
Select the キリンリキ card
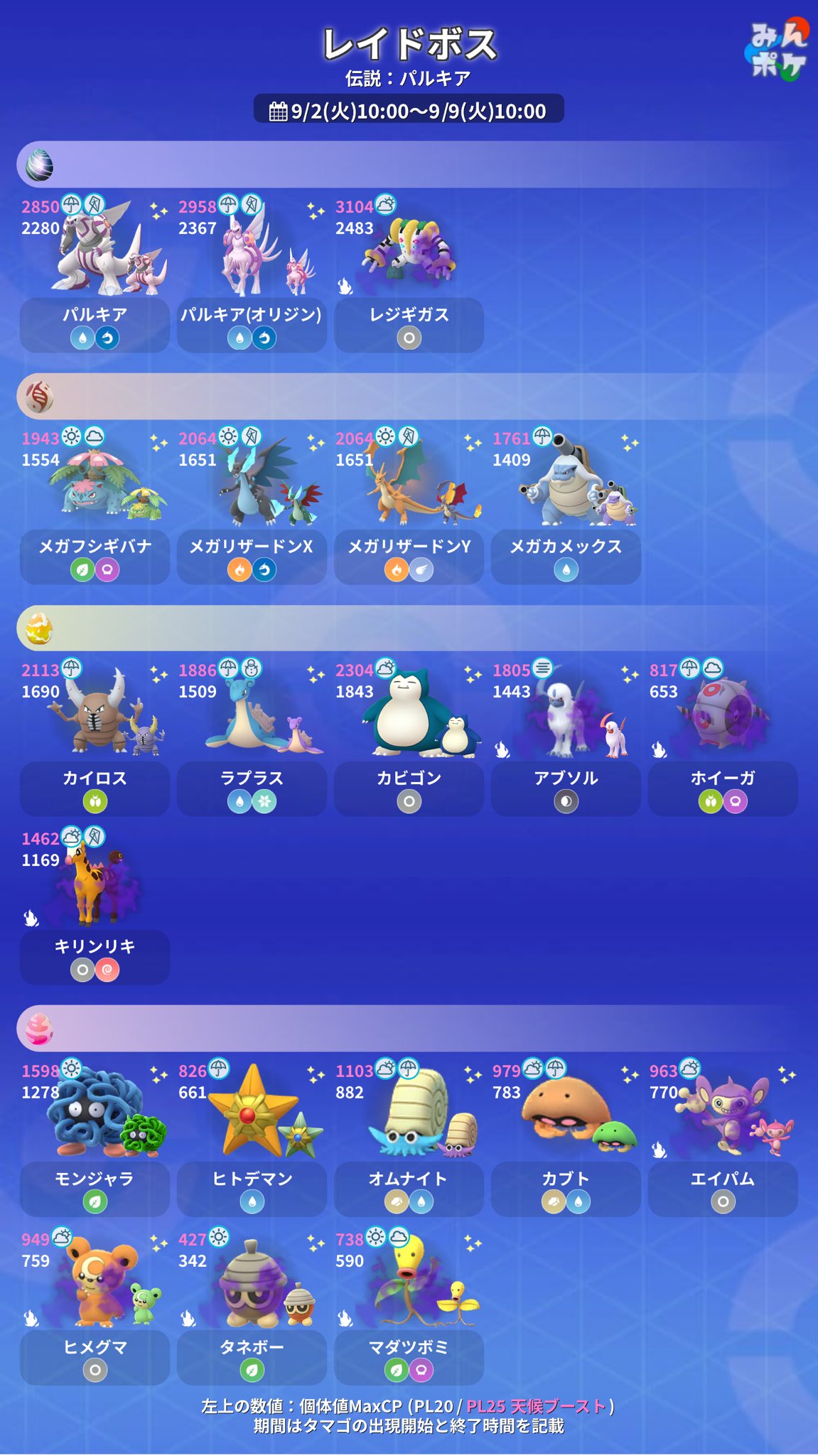pyautogui.click(x=95, y=906)
